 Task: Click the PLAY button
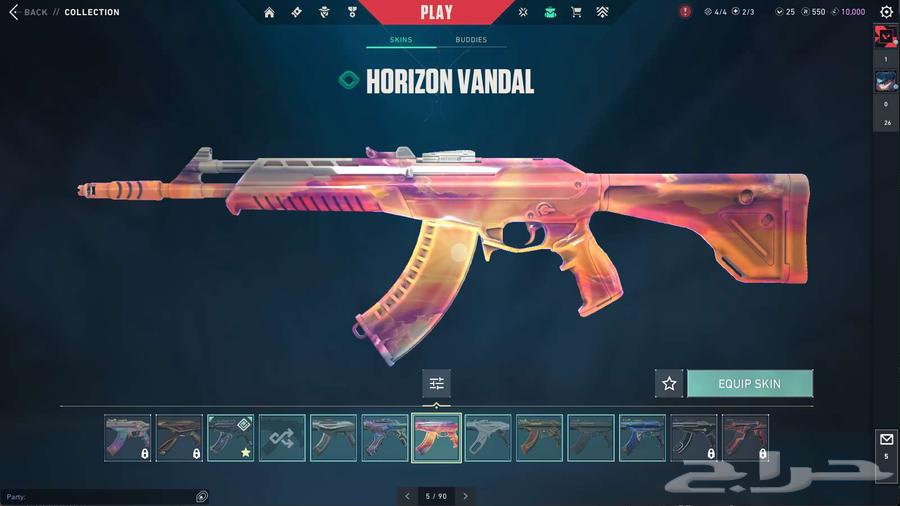[x=436, y=13]
